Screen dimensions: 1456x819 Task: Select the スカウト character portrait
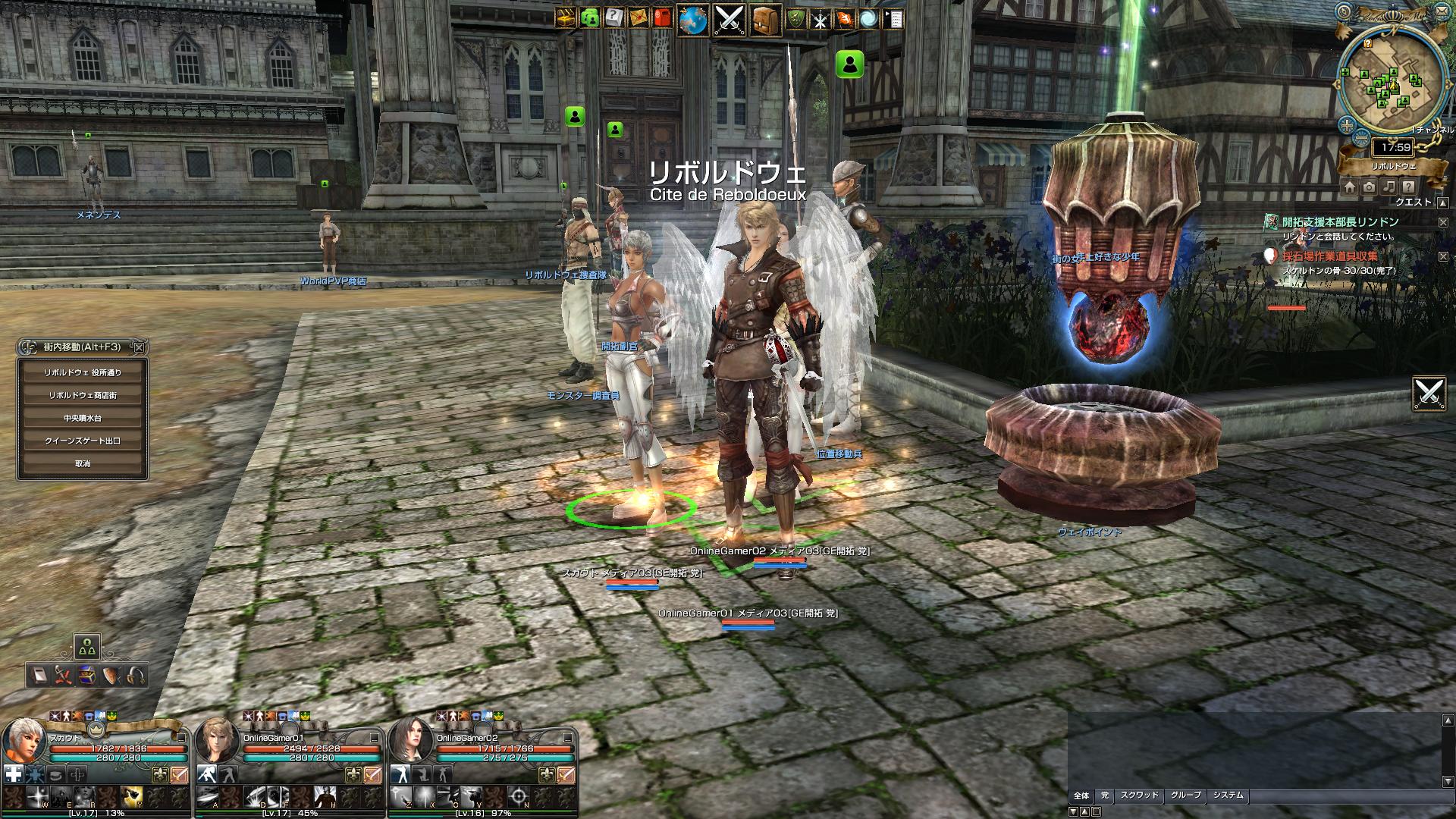(22, 741)
